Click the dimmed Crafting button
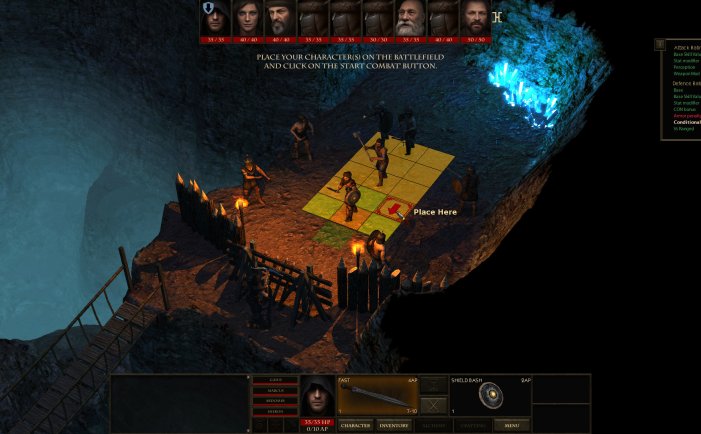701x434 pixels. click(472, 425)
